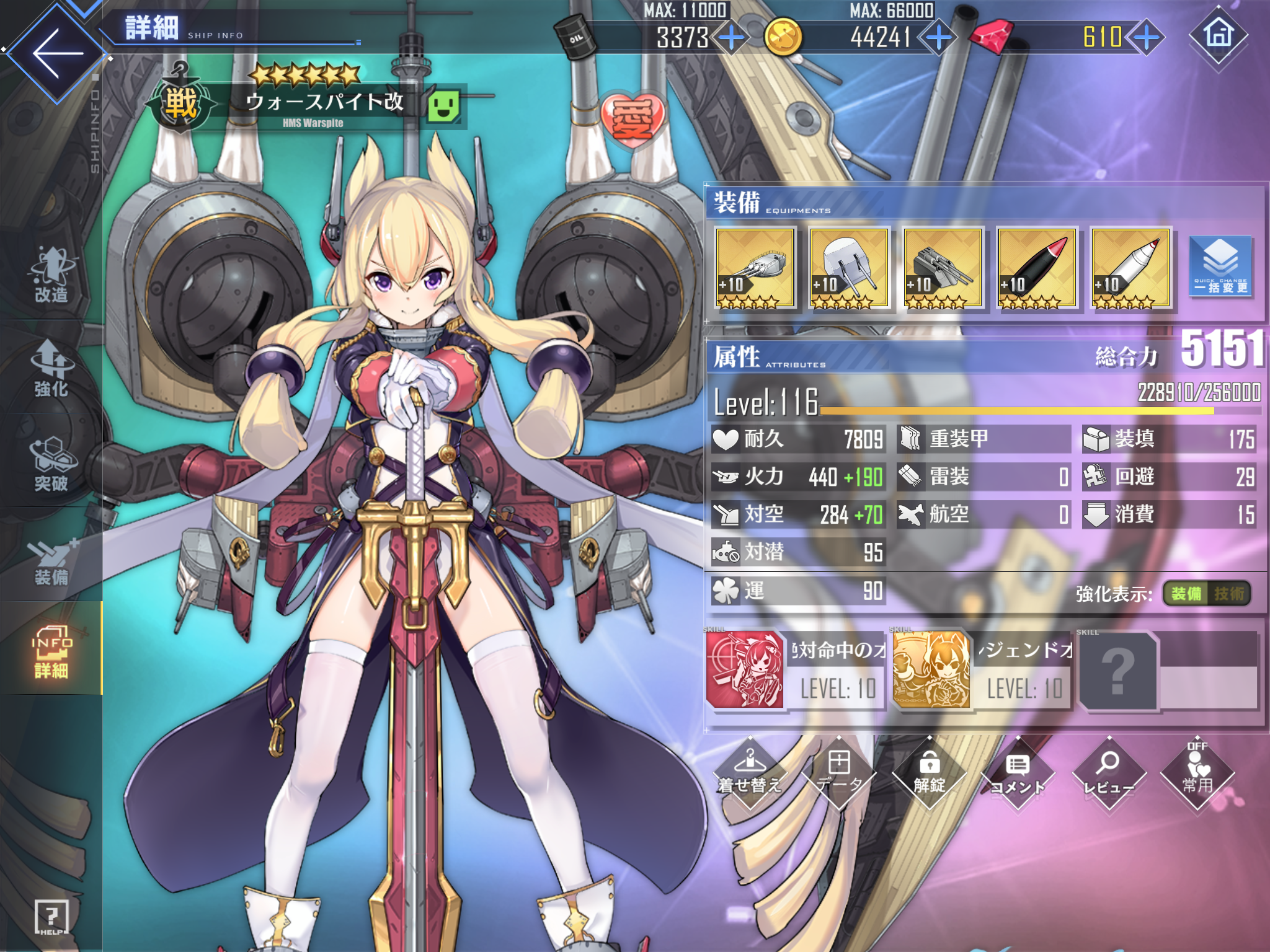The image size is (1270, 952).
Task: View the golden level 10 skill
Action: pyautogui.click(x=931, y=670)
